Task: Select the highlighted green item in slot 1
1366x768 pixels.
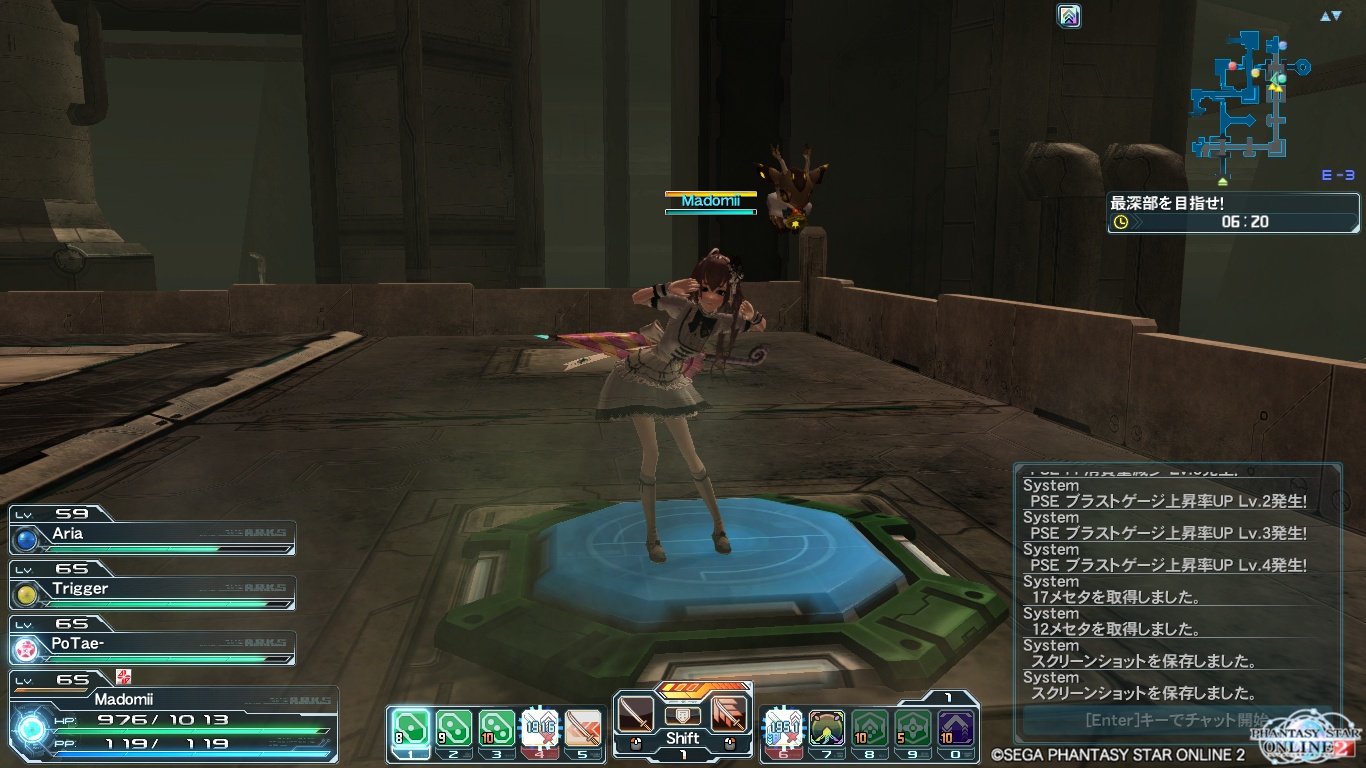Action: pyautogui.click(x=410, y=728)
